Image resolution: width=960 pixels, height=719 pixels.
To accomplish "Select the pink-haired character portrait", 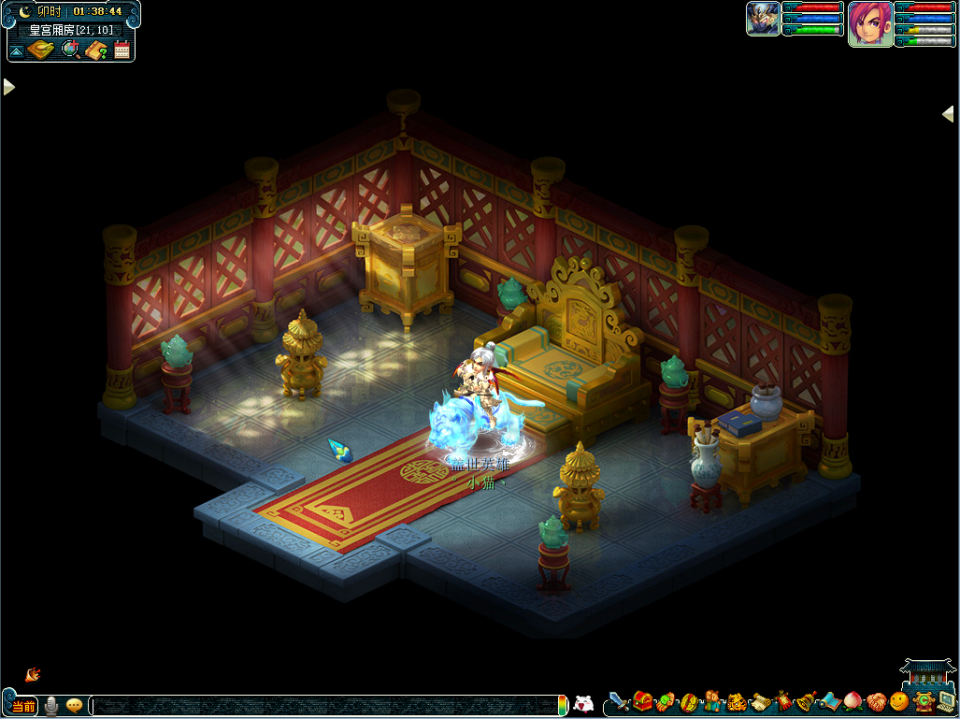I will click(870, 21).
